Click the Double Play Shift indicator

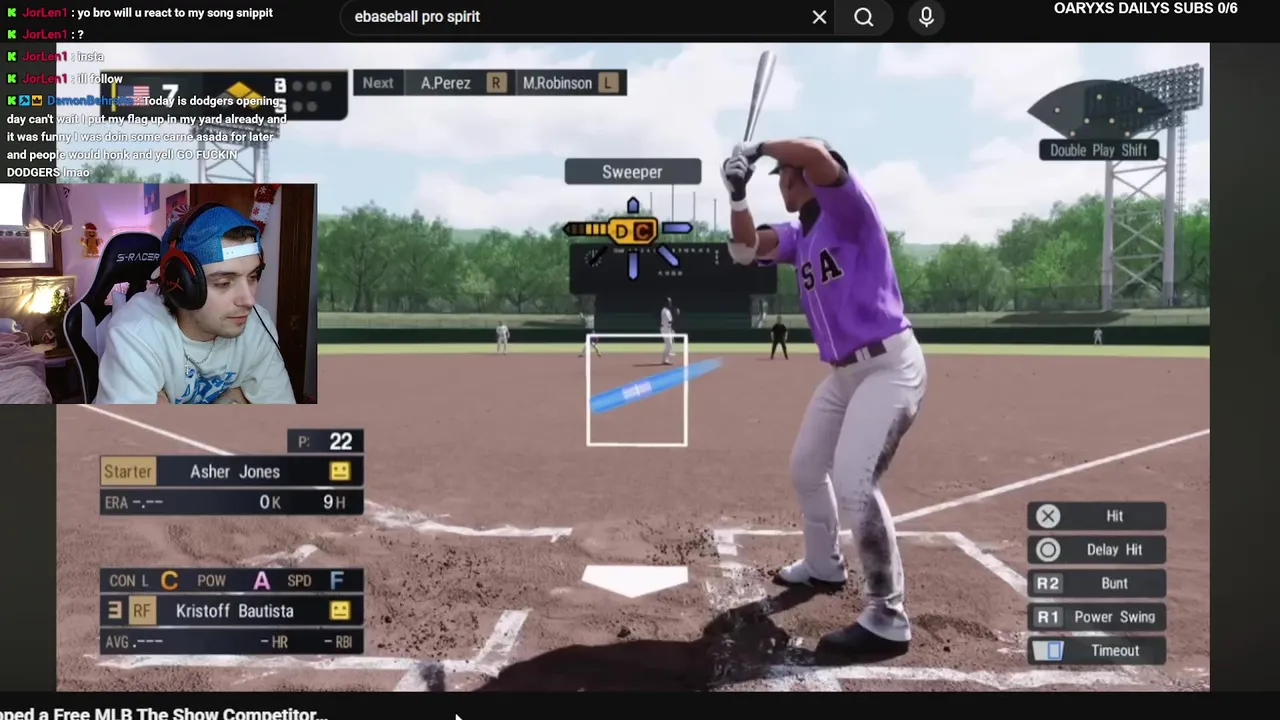pyautogui.click(x=1098, y=150)
